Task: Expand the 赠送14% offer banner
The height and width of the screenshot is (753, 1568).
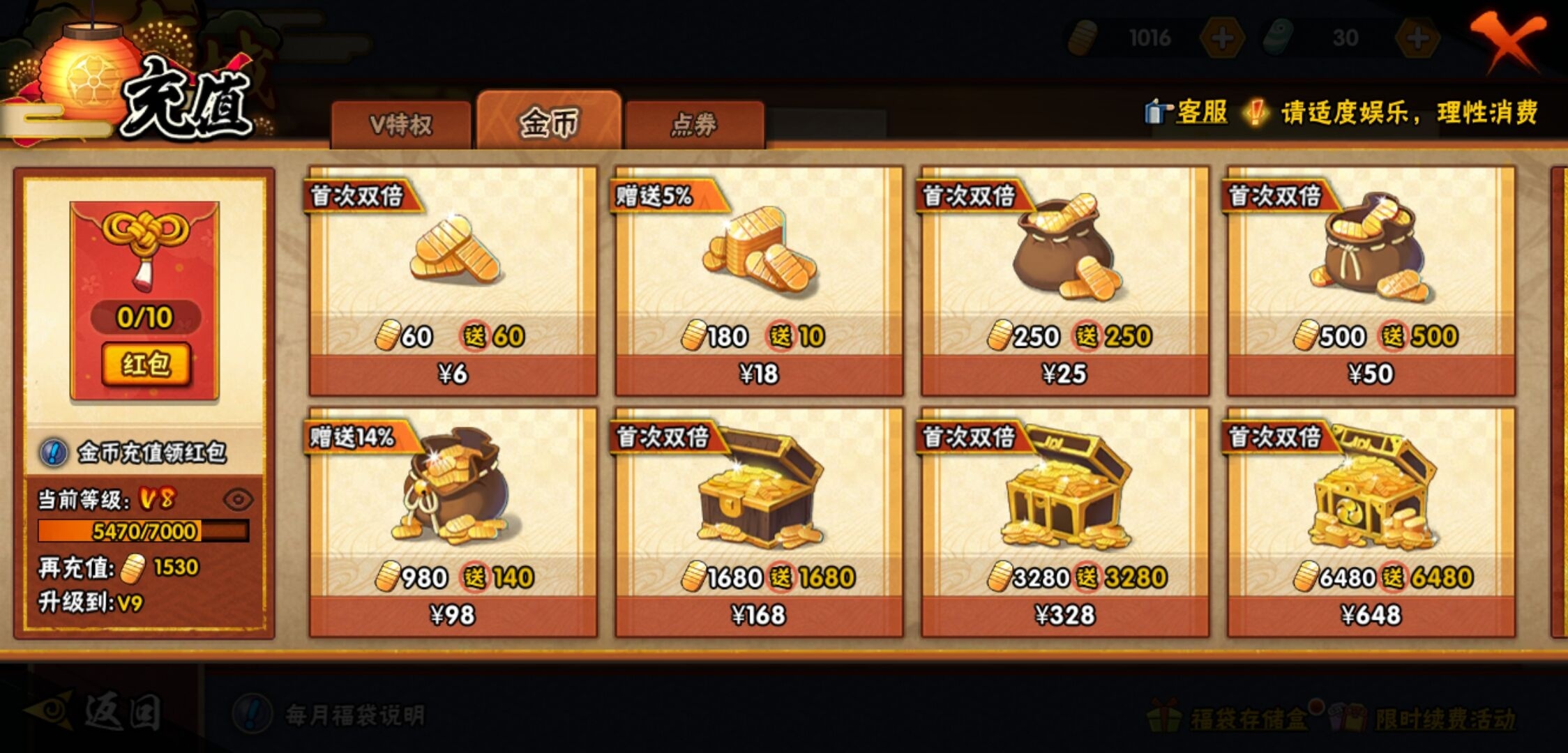Action: click(354, 436)
